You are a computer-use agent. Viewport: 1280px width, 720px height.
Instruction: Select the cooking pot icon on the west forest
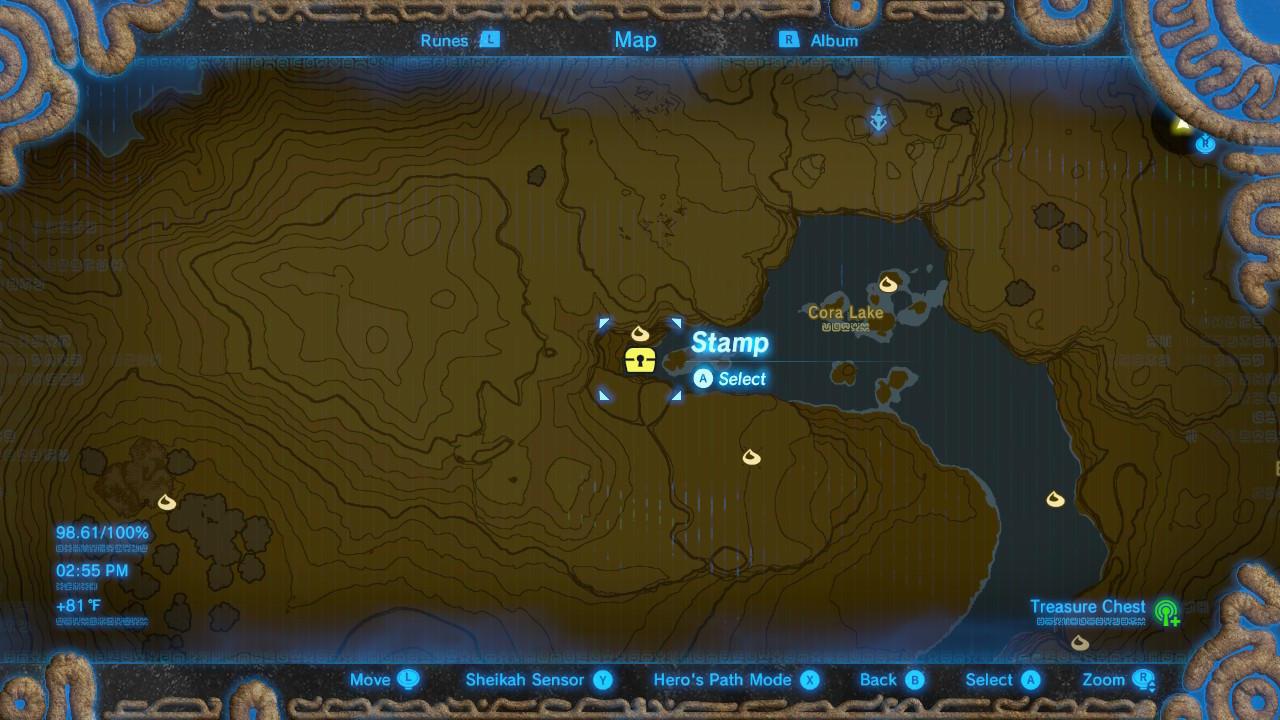pyautogui.click(x=165, y=500)
